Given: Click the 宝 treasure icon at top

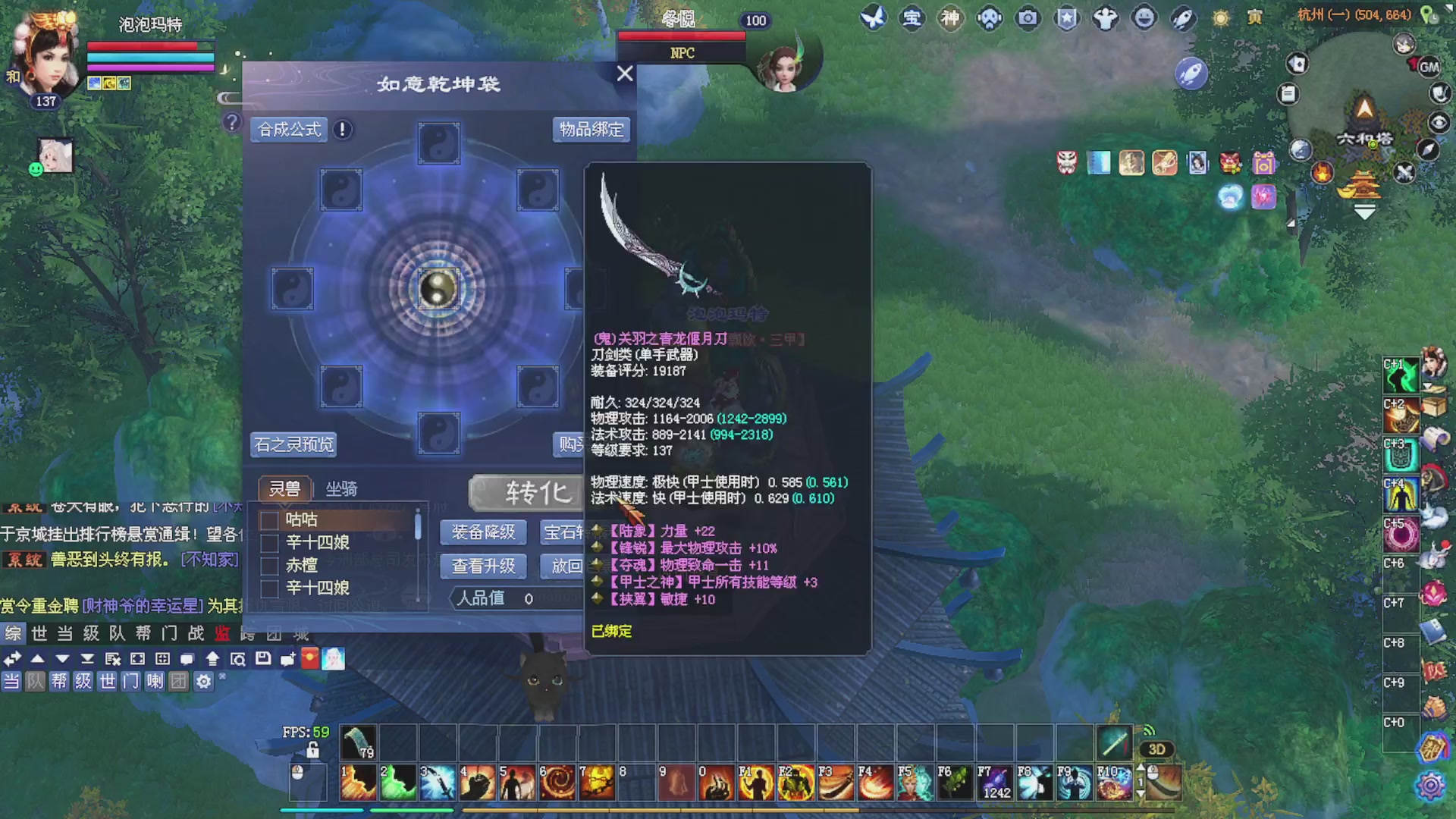Looking at the screenshot, I should pyautogui.click(x=912, y=18).
